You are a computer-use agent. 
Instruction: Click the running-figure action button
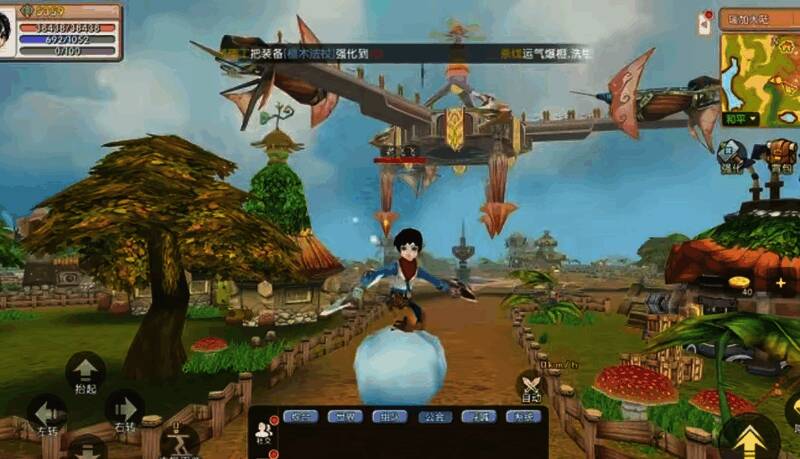click(x=180, y=439)
